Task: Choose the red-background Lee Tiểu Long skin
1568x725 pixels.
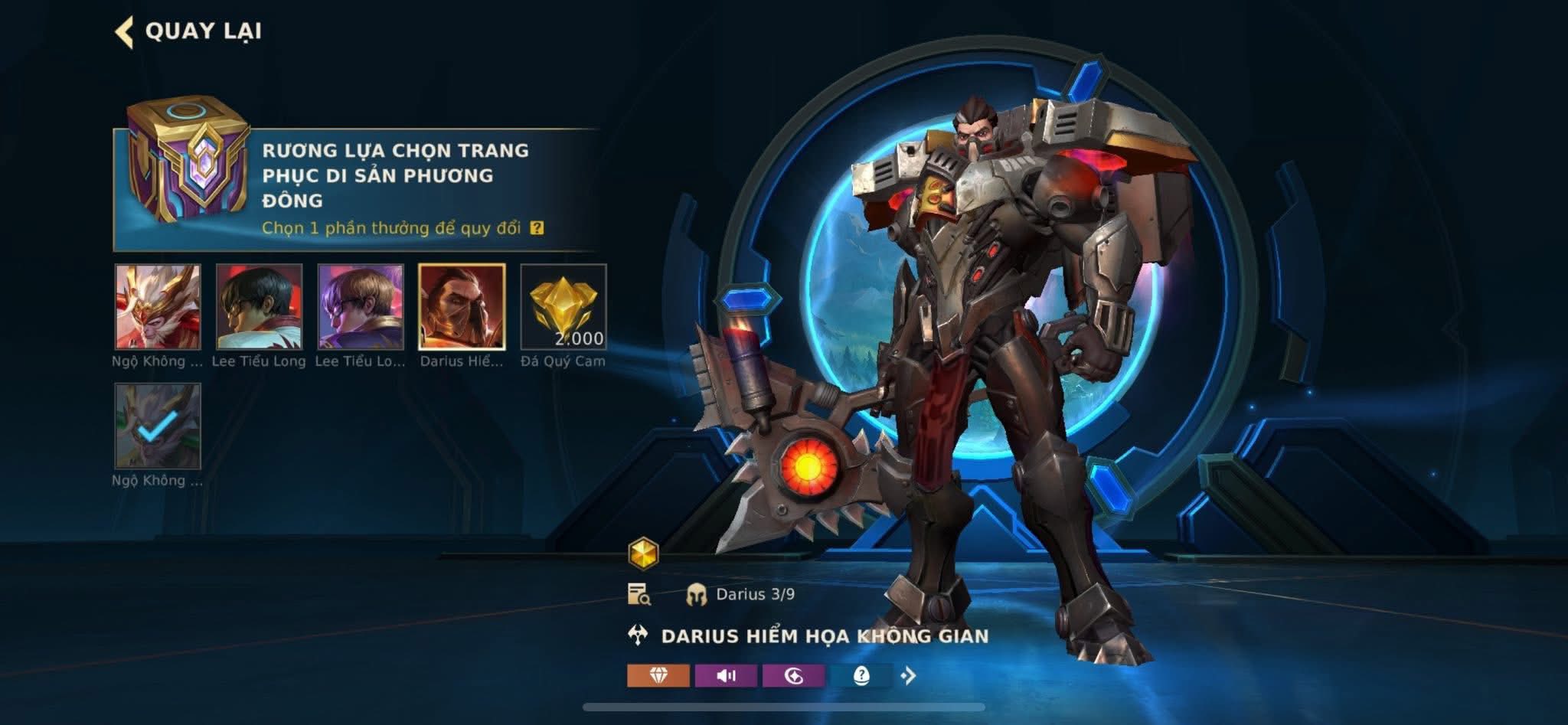Action: click(x=259, y=307)
